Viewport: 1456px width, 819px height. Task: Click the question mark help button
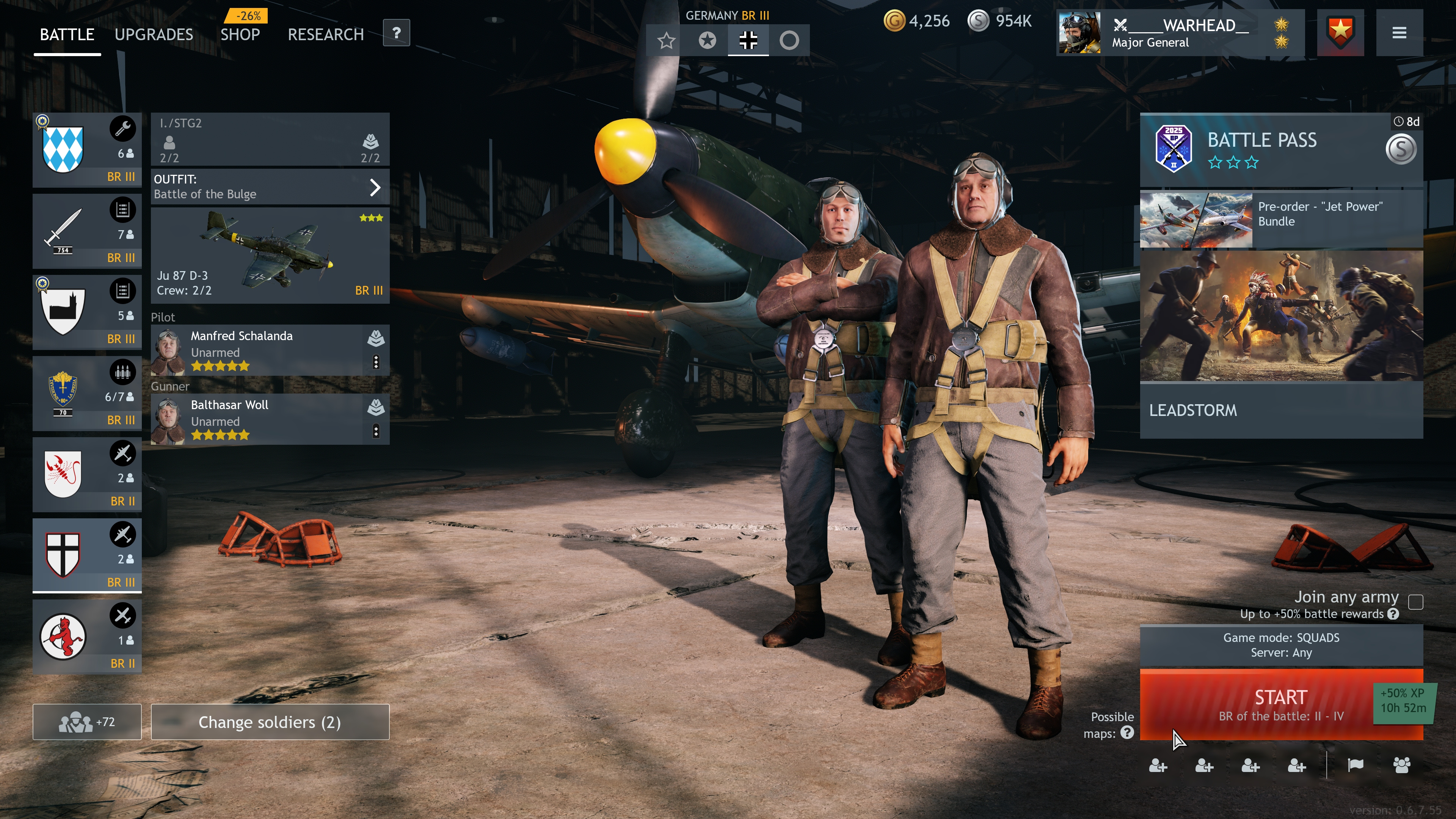pos(396,33)
